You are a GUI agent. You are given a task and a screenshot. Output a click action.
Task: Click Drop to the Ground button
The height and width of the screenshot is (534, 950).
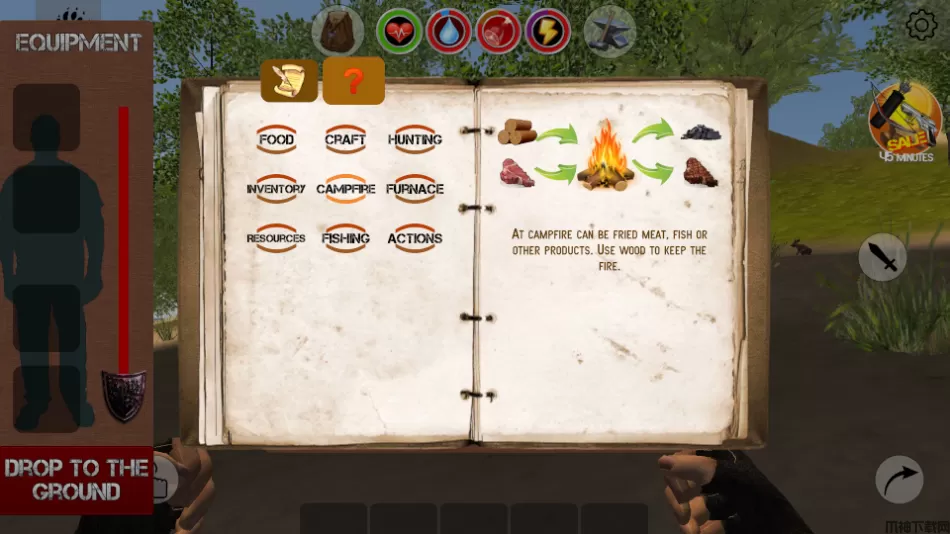[x=76, y=480]
